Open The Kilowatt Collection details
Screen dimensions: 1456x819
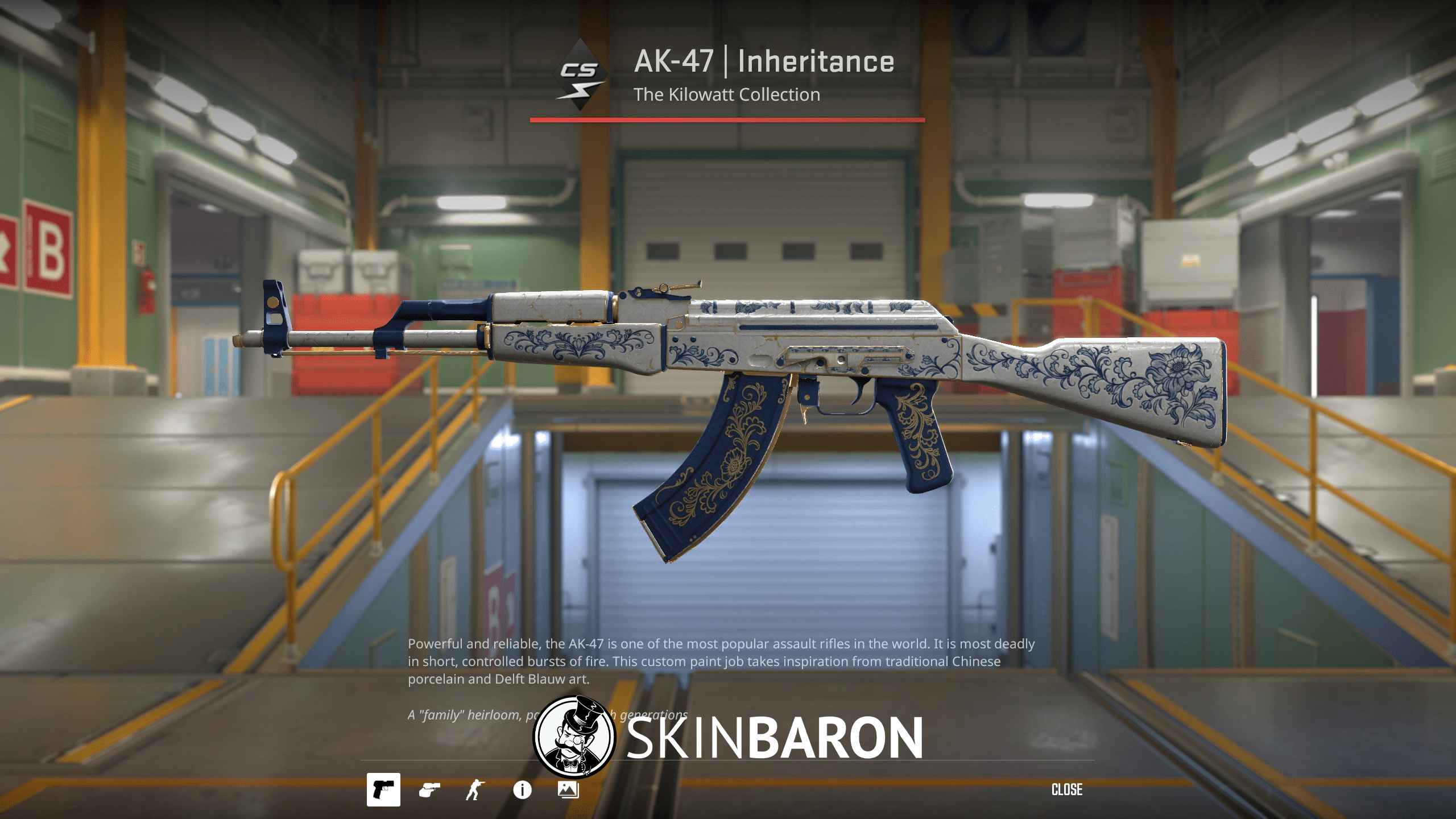pyautogui.click(x=728, y=94)
